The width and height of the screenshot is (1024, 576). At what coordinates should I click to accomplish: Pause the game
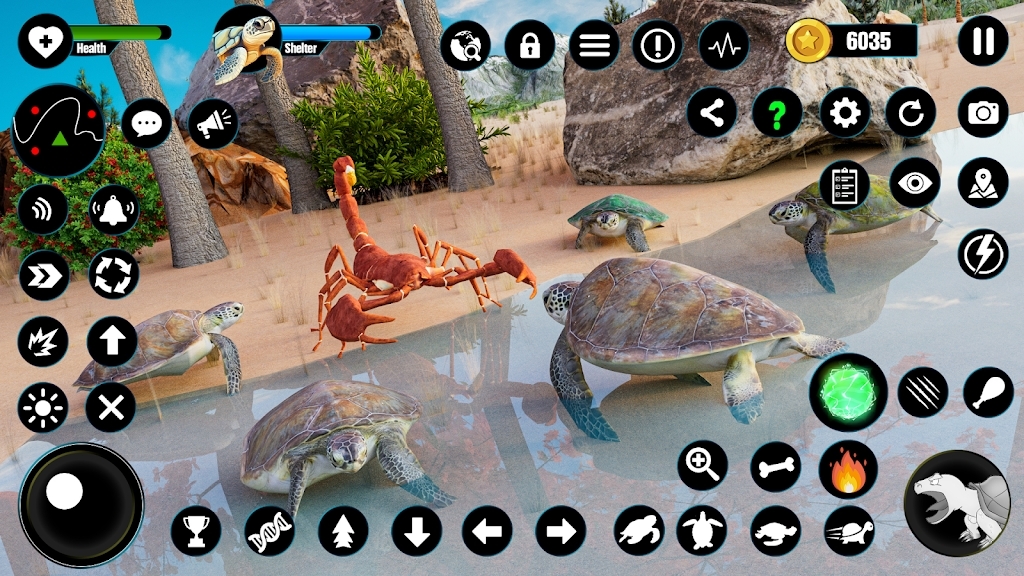(x=983, y=42)
